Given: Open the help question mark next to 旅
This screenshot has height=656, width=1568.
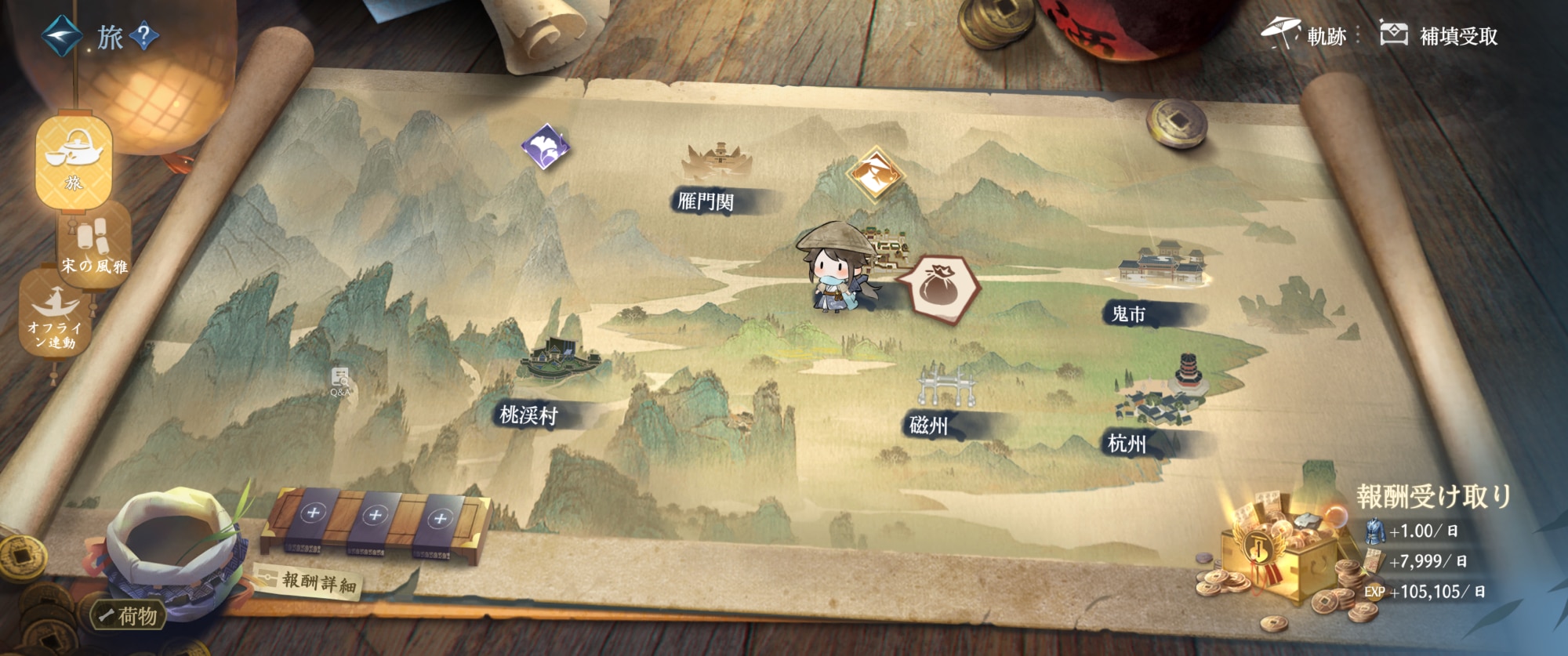Looking at the screenshot, I should [144, 36].
